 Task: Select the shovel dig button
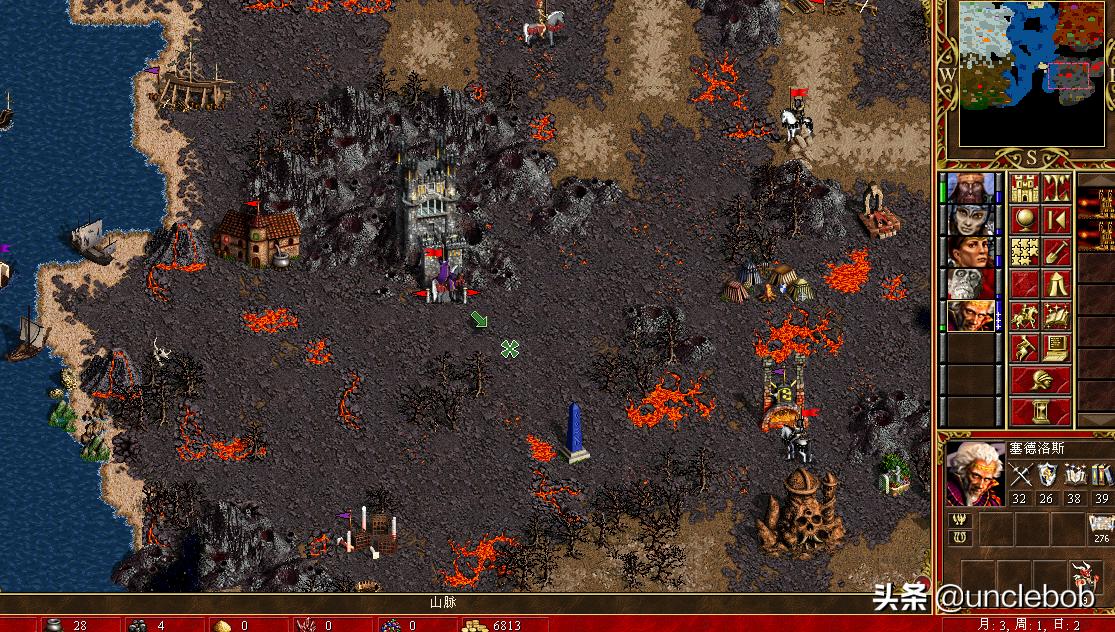point(1057,252)
